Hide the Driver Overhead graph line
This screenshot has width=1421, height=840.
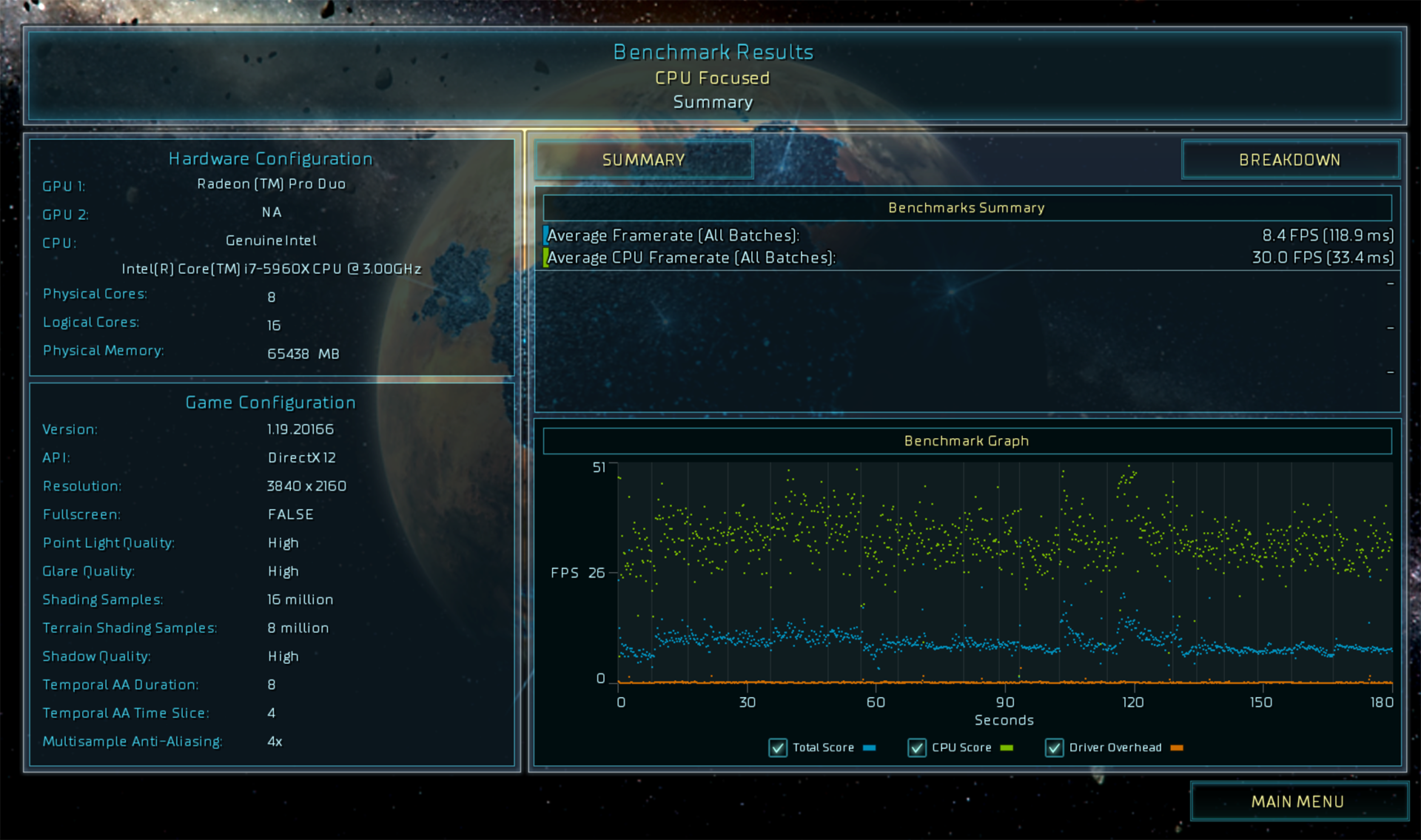click(x=1054, y=747)
